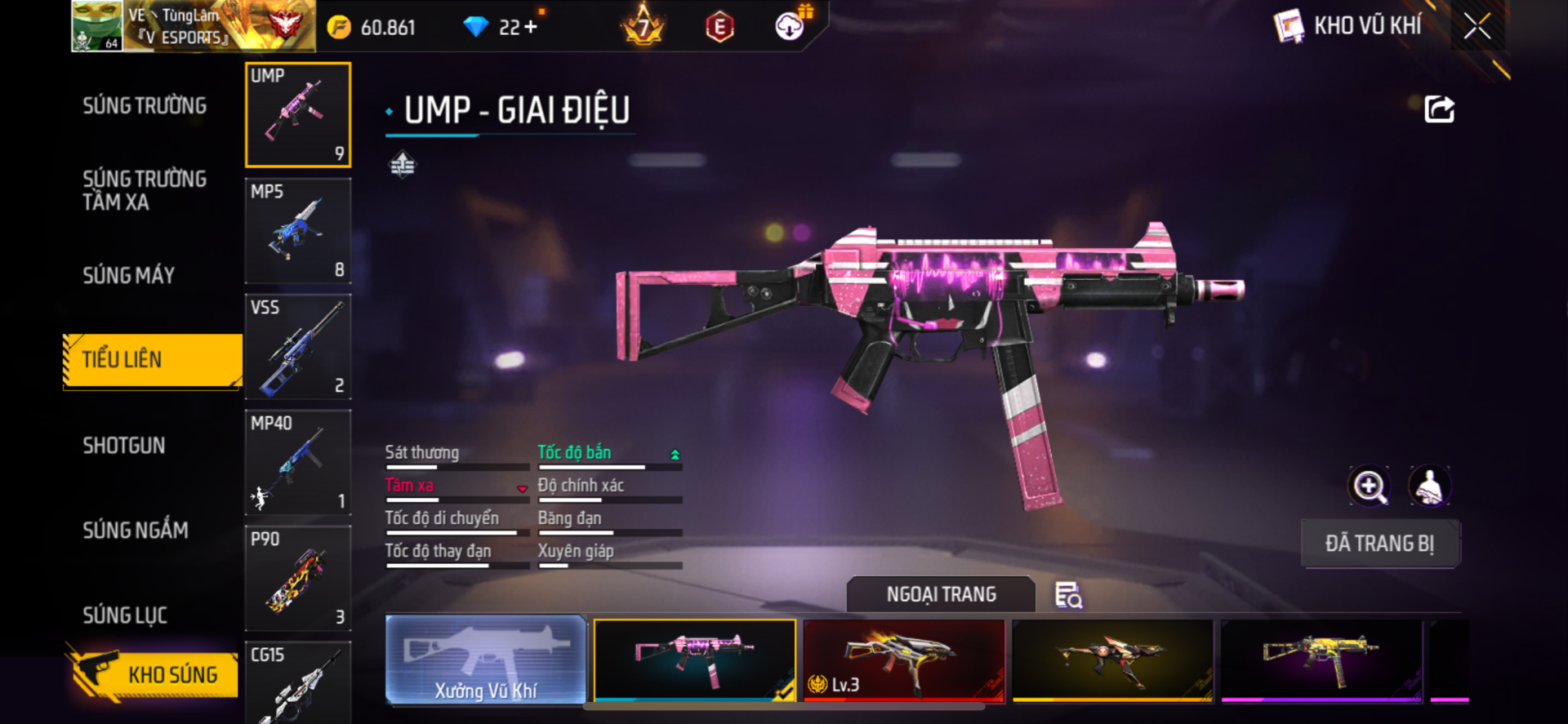Open the Kho Súng button
Image resolution: width=1568 pixels, height=724 pixels.
tap(154, 674)
